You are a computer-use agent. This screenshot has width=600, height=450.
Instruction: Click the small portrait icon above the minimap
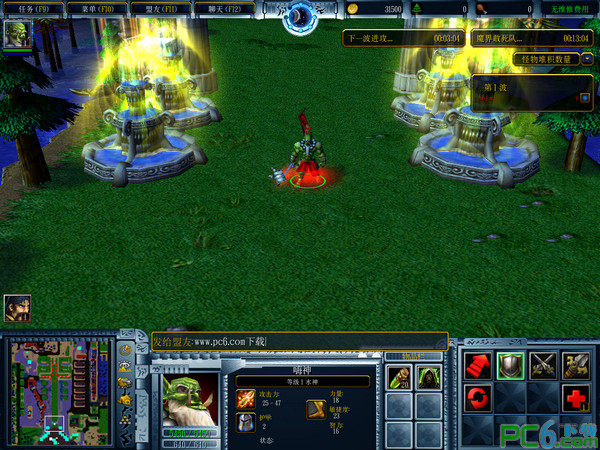[16, 306]
